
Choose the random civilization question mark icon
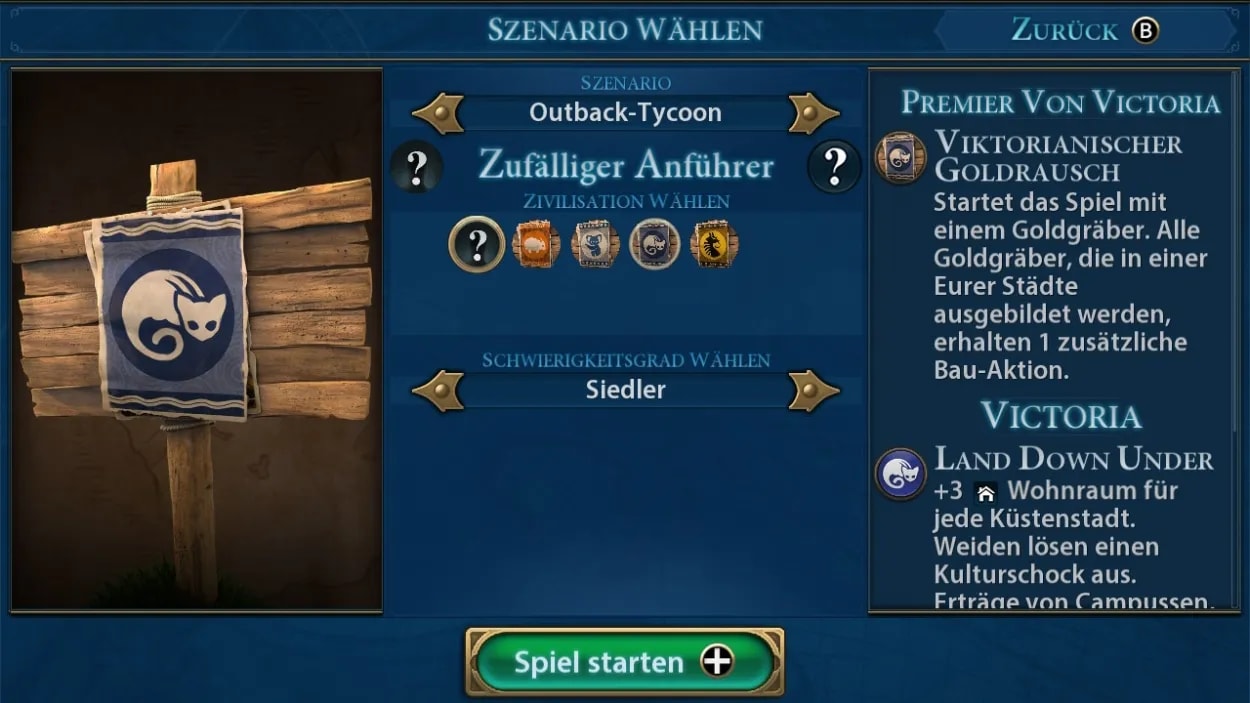(x=476, y=244)
